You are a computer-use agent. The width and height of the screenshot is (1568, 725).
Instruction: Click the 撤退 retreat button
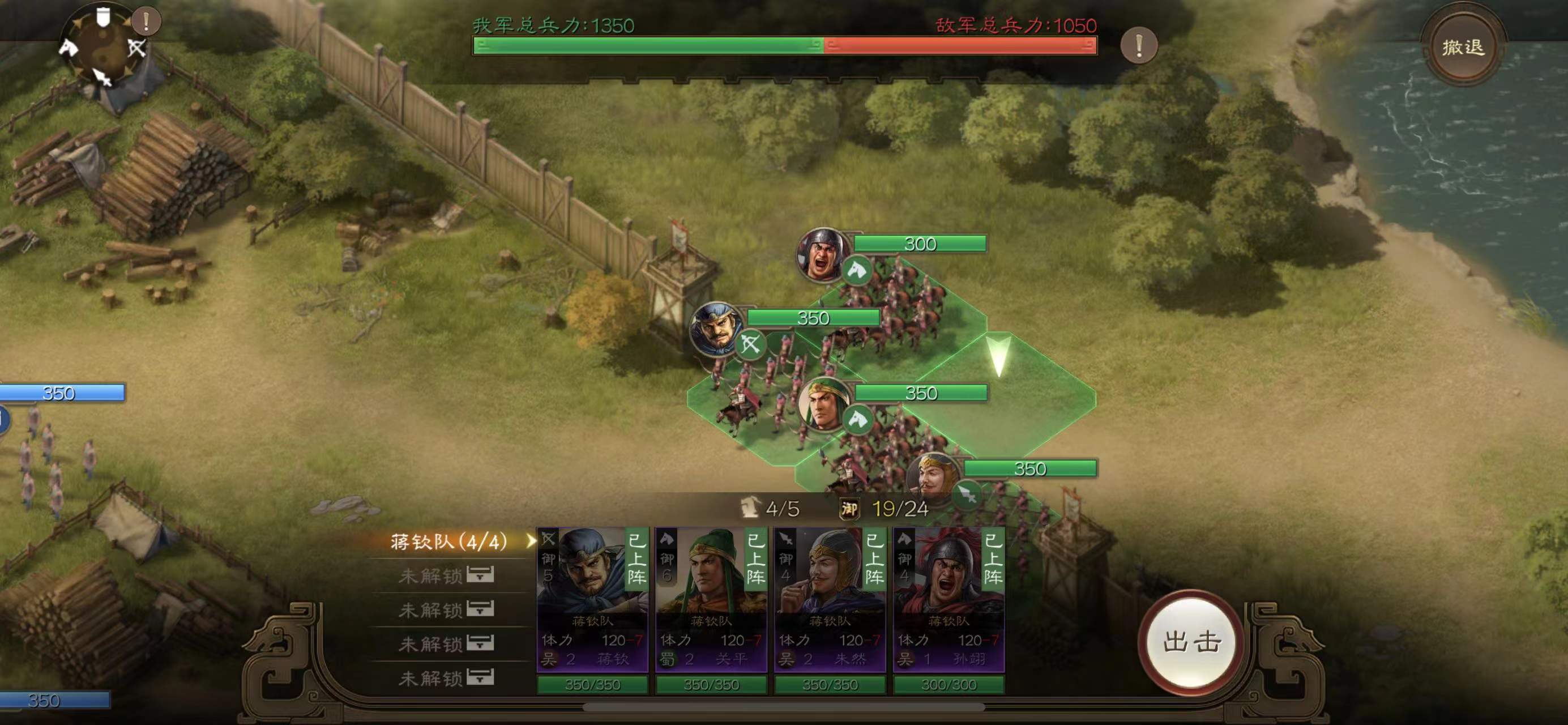tap(1463, 47)
